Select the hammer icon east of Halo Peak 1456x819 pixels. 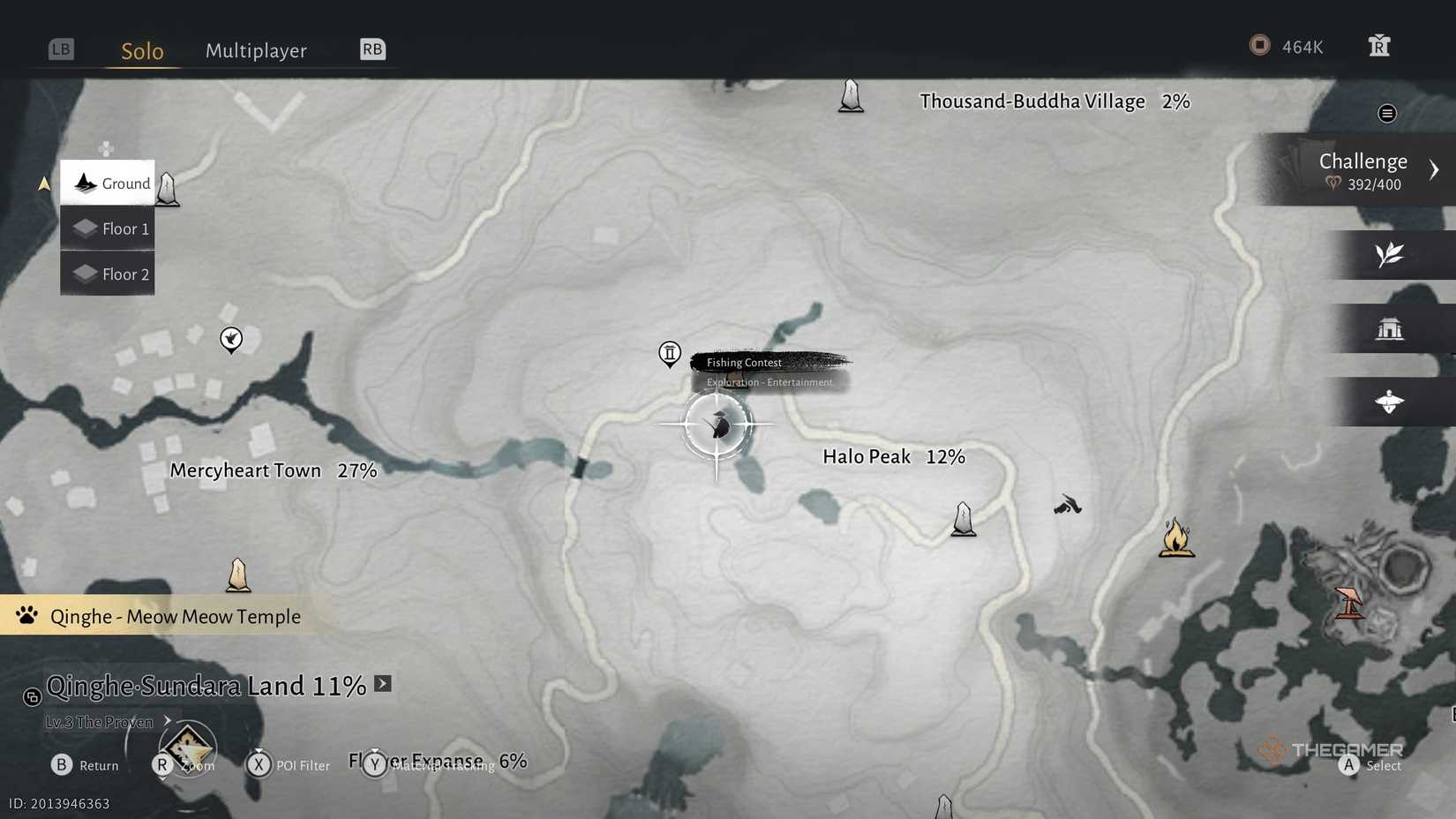pos(1067,506)
